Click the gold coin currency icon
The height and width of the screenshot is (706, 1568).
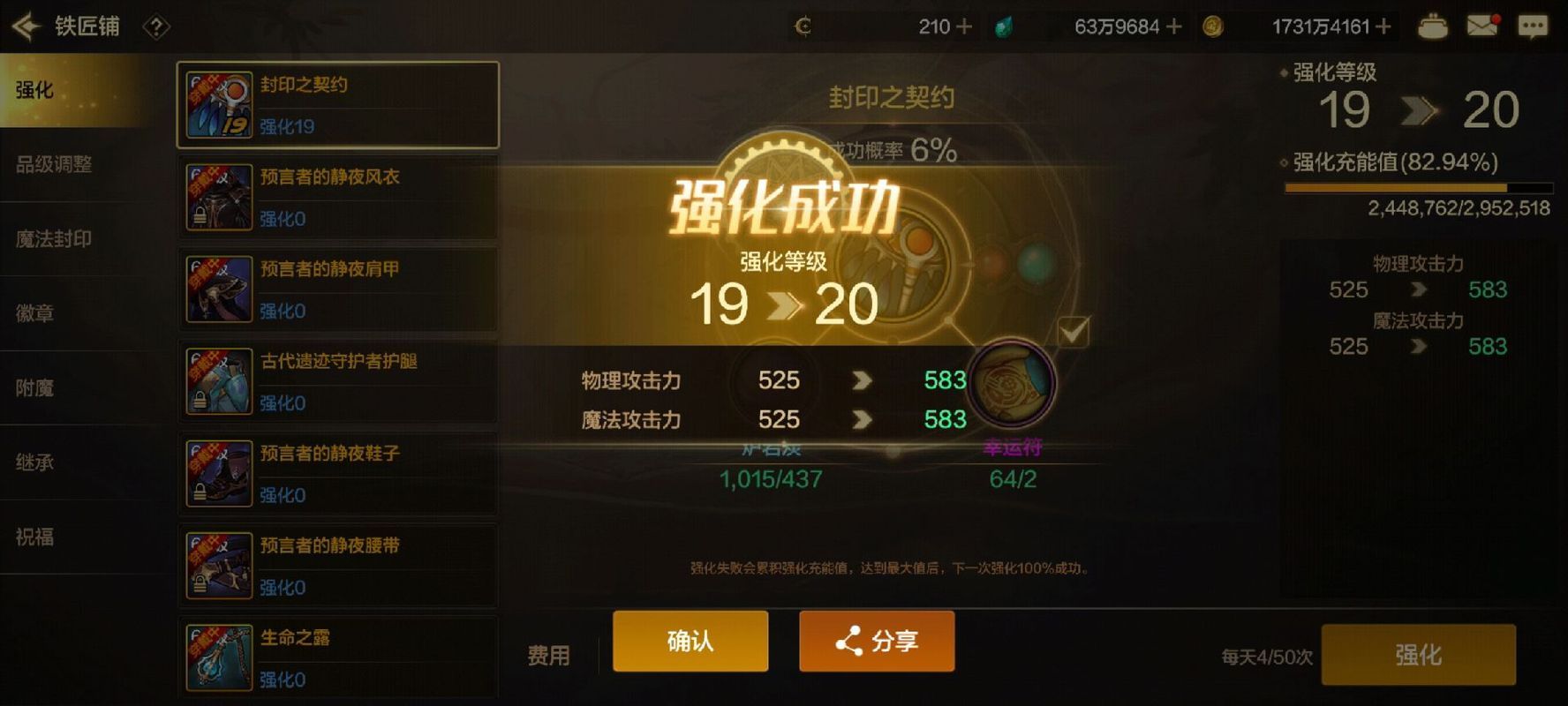(1212, 26)
